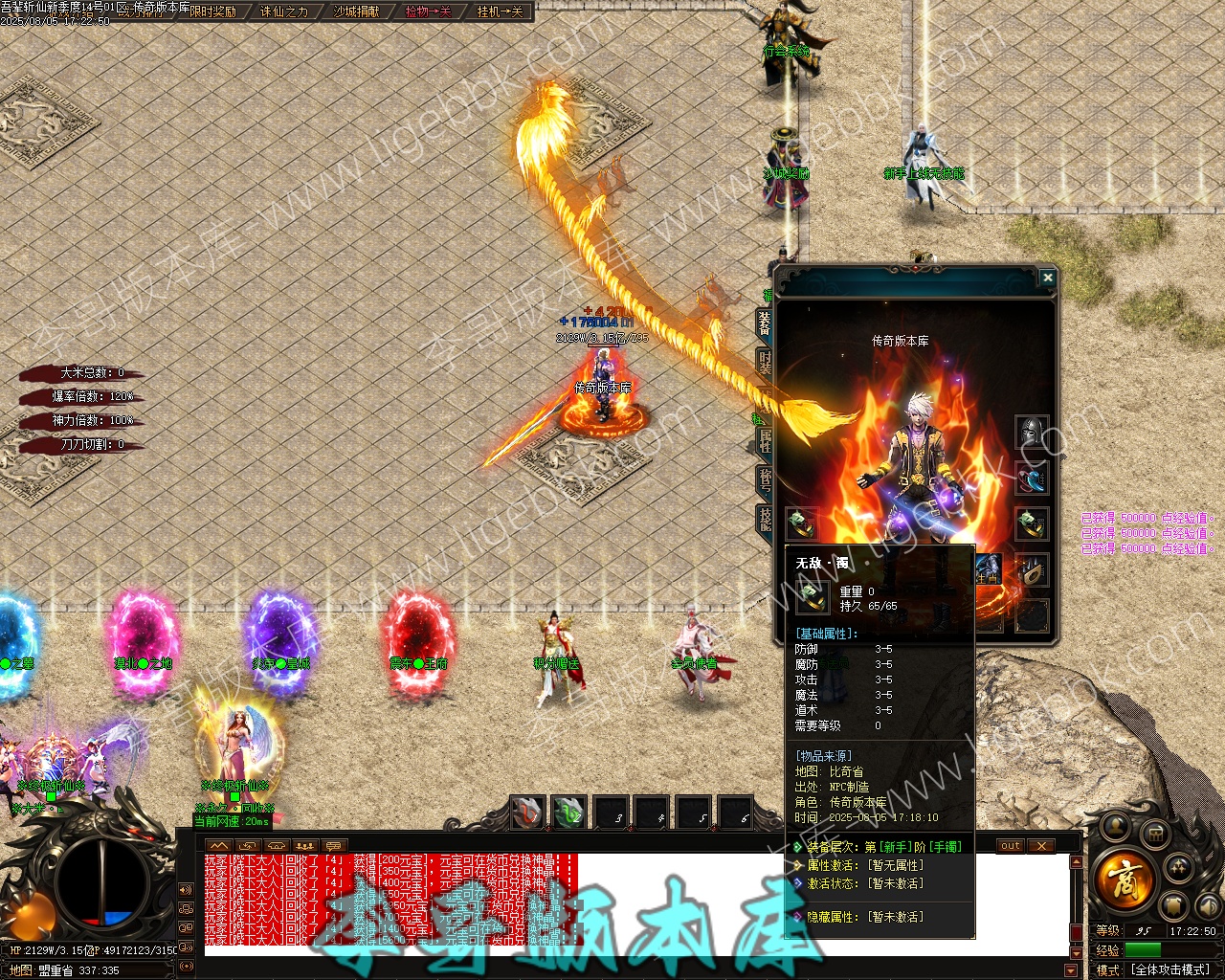Use the first hotbar slot item
Screen dimensions: 1225x980
pyautogui.click(x=526, y=813)
